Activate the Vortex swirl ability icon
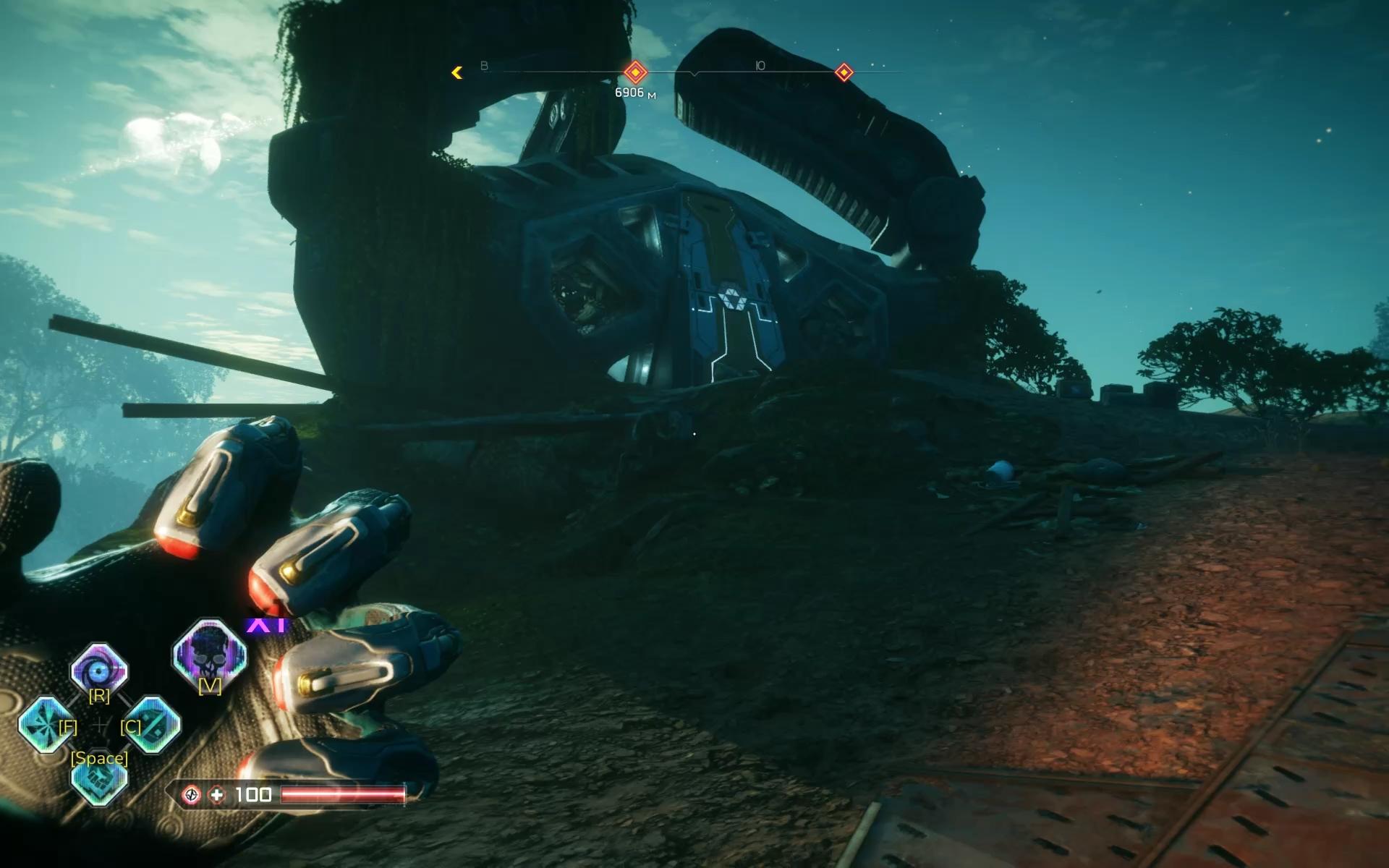Screen dimensions: 1389x868 [99, 670]
